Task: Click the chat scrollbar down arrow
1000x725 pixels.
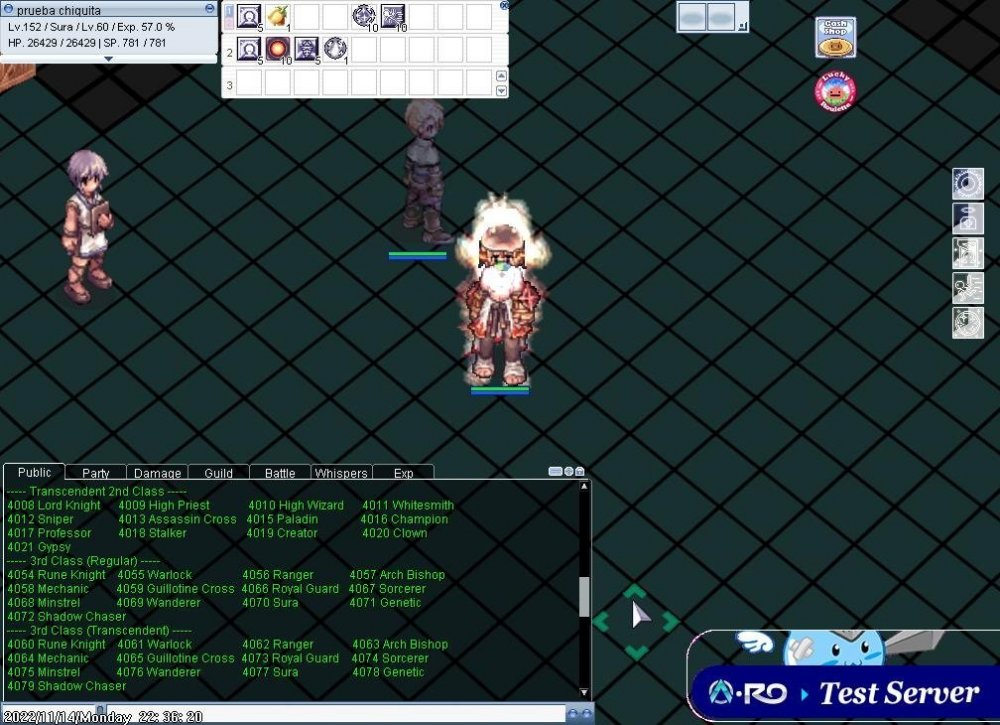Action: [585, 691]
